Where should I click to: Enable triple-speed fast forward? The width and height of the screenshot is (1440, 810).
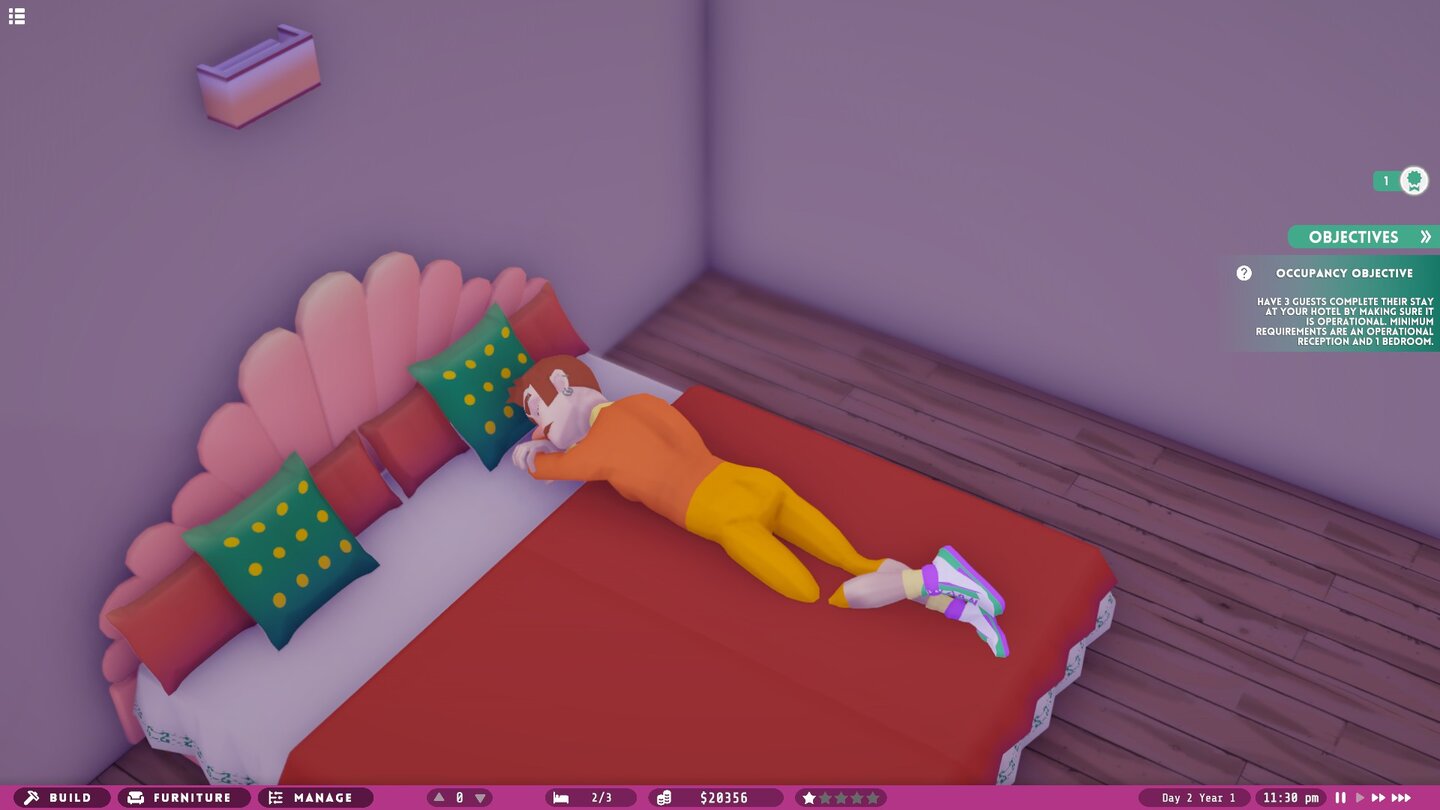1401,797
